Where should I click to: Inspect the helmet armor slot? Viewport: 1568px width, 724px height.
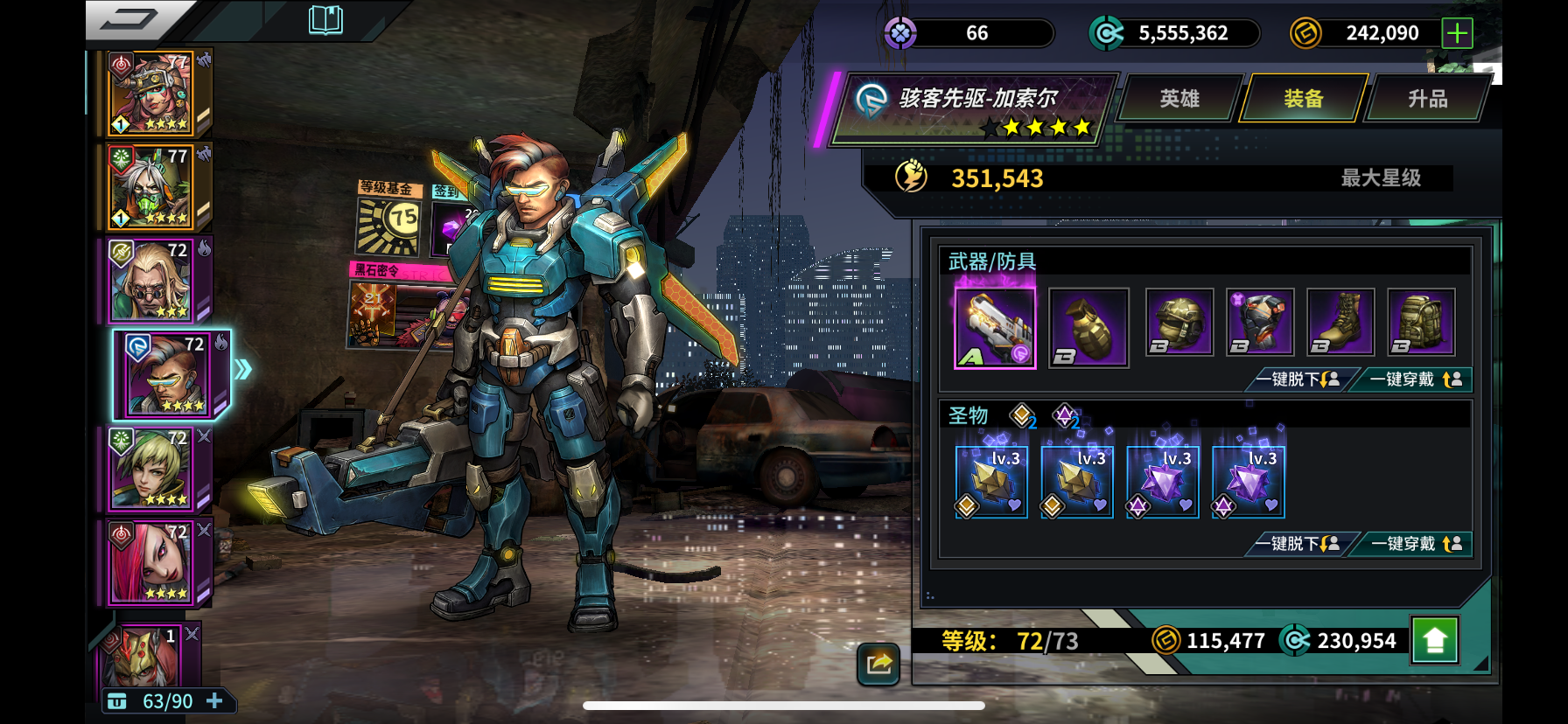click(x=1179, y=323)
